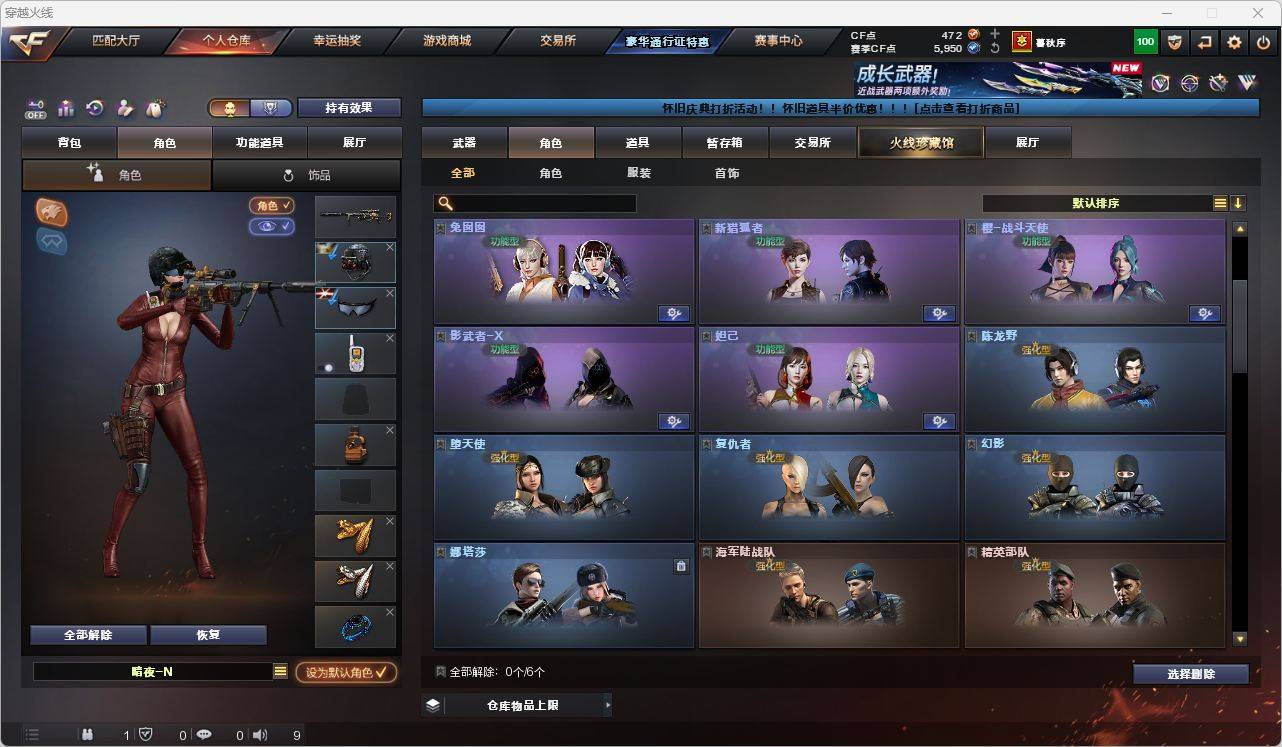Toggle the 角色 checkmark badge by the model
1282x747 pixels.
pos(271,205)
